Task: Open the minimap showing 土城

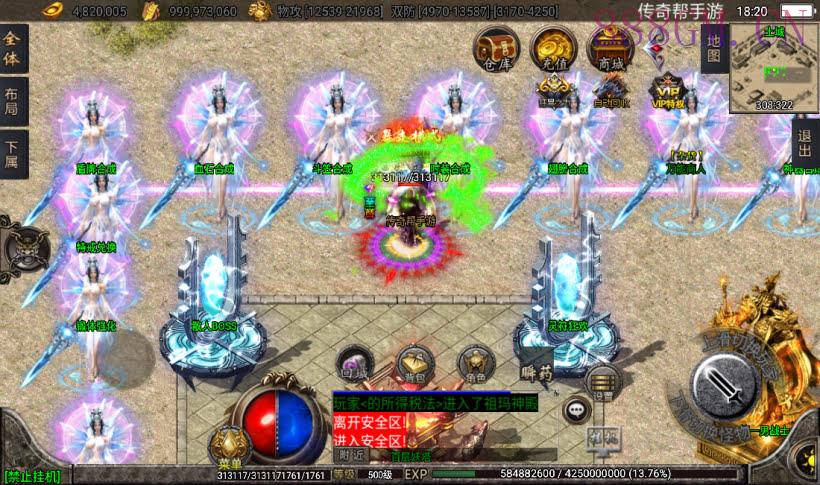Action: (774, 66)
